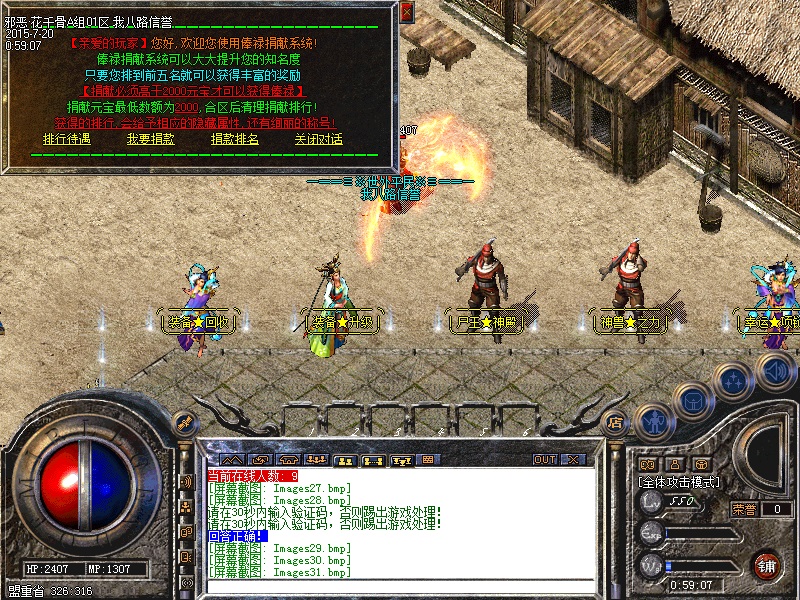Click the satellite icon left of chat
The height and width of the screenshot is (600, 800).
tap(186, 482)
